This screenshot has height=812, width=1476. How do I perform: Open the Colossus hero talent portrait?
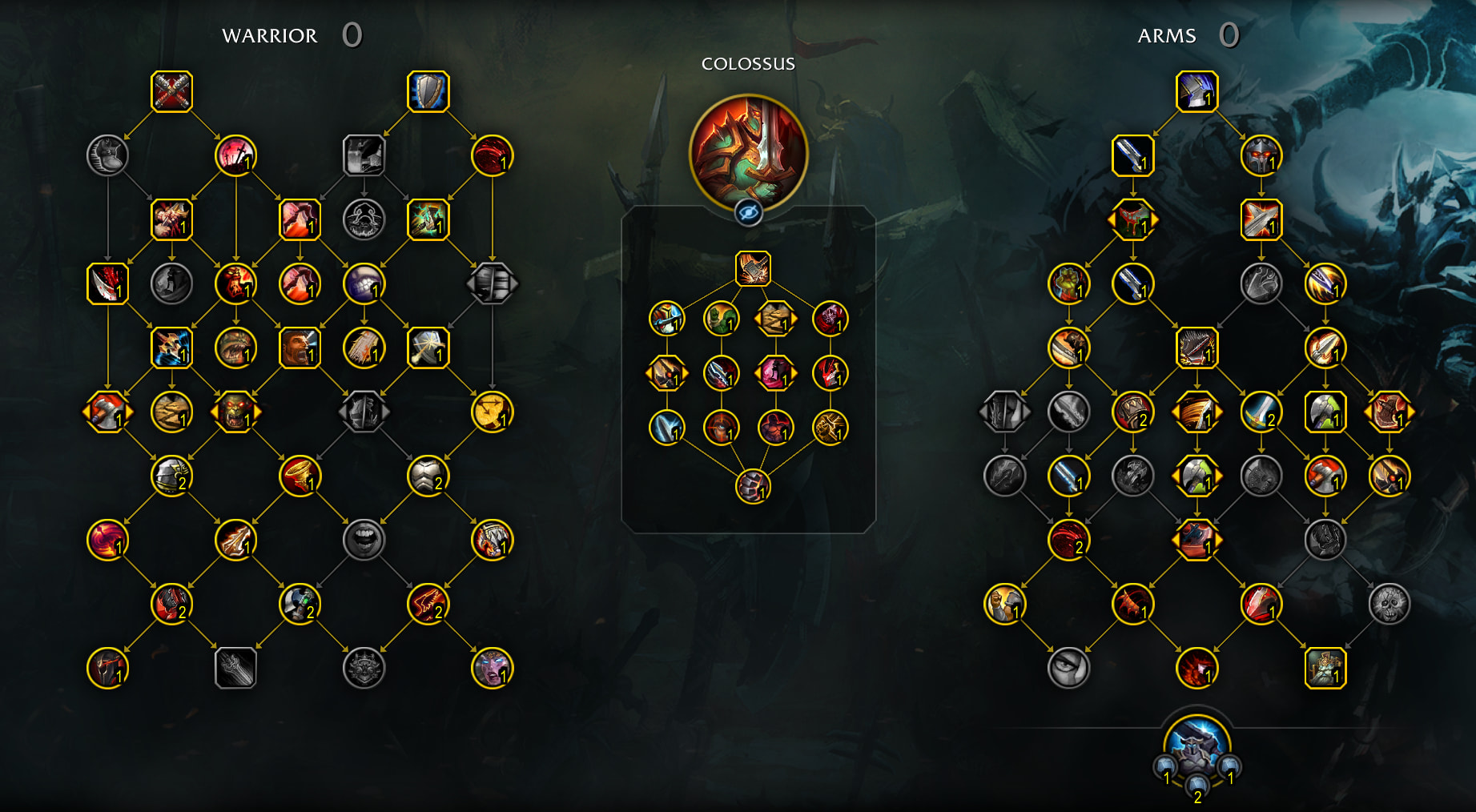pyautogui.click(x=748, y=153)
